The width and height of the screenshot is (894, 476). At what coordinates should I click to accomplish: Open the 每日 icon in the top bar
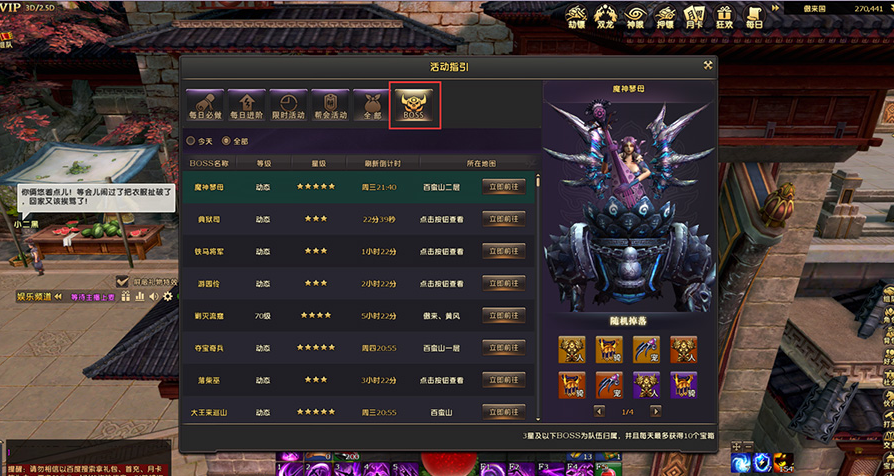(x=753, y=16)
